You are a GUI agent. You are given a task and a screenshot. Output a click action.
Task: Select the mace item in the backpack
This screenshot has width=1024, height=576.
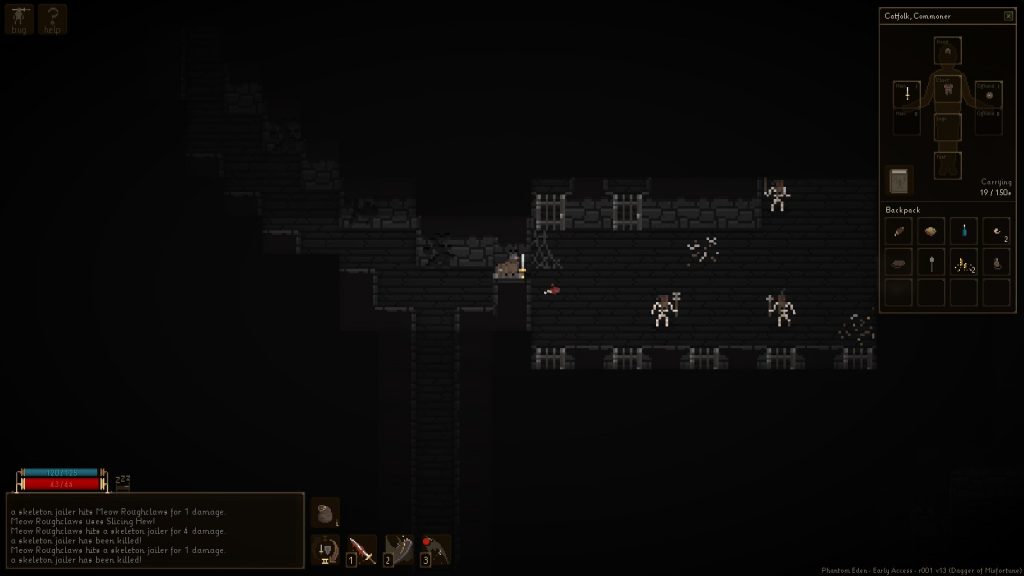[x=931, y=264]
